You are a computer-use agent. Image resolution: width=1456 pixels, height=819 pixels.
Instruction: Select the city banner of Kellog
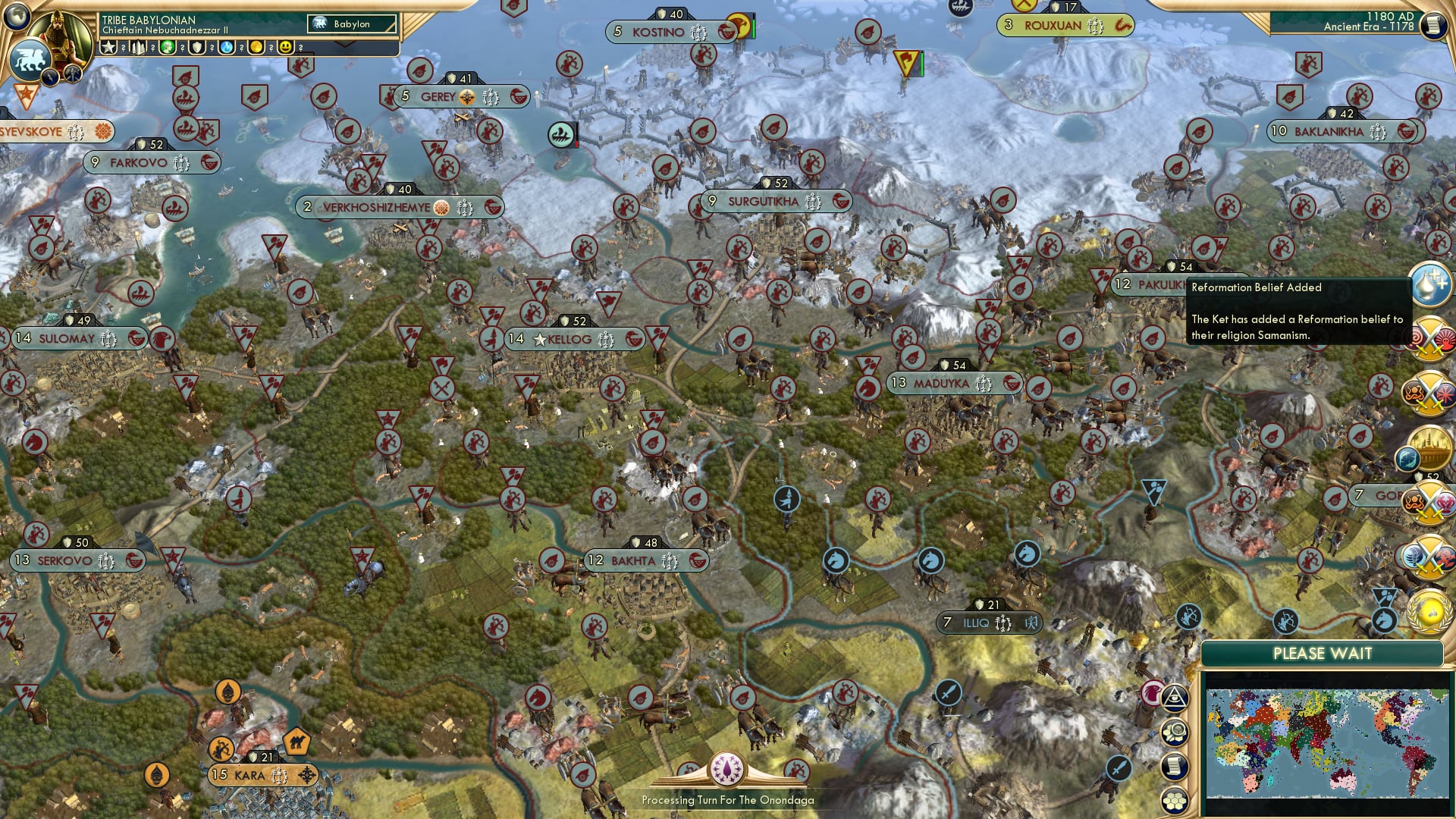[567, 340]
